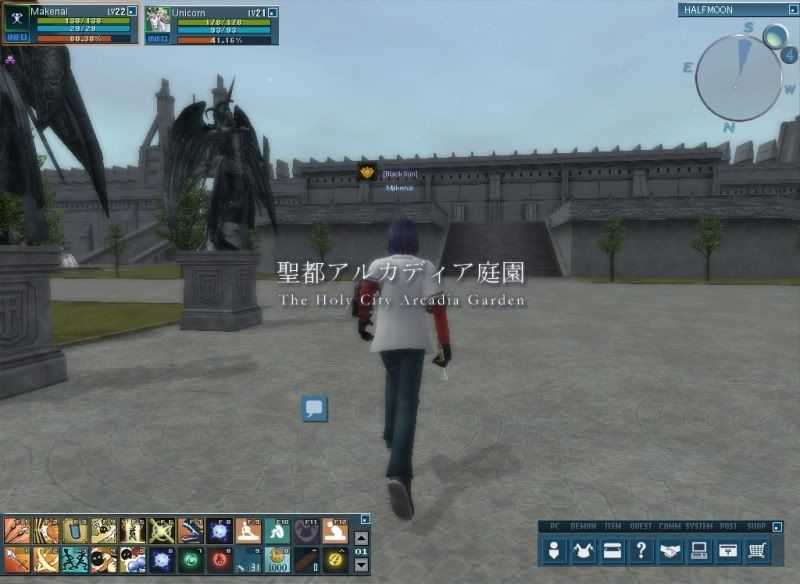Open the Shop cart menu
800x584 pixels.
(758, 550)
